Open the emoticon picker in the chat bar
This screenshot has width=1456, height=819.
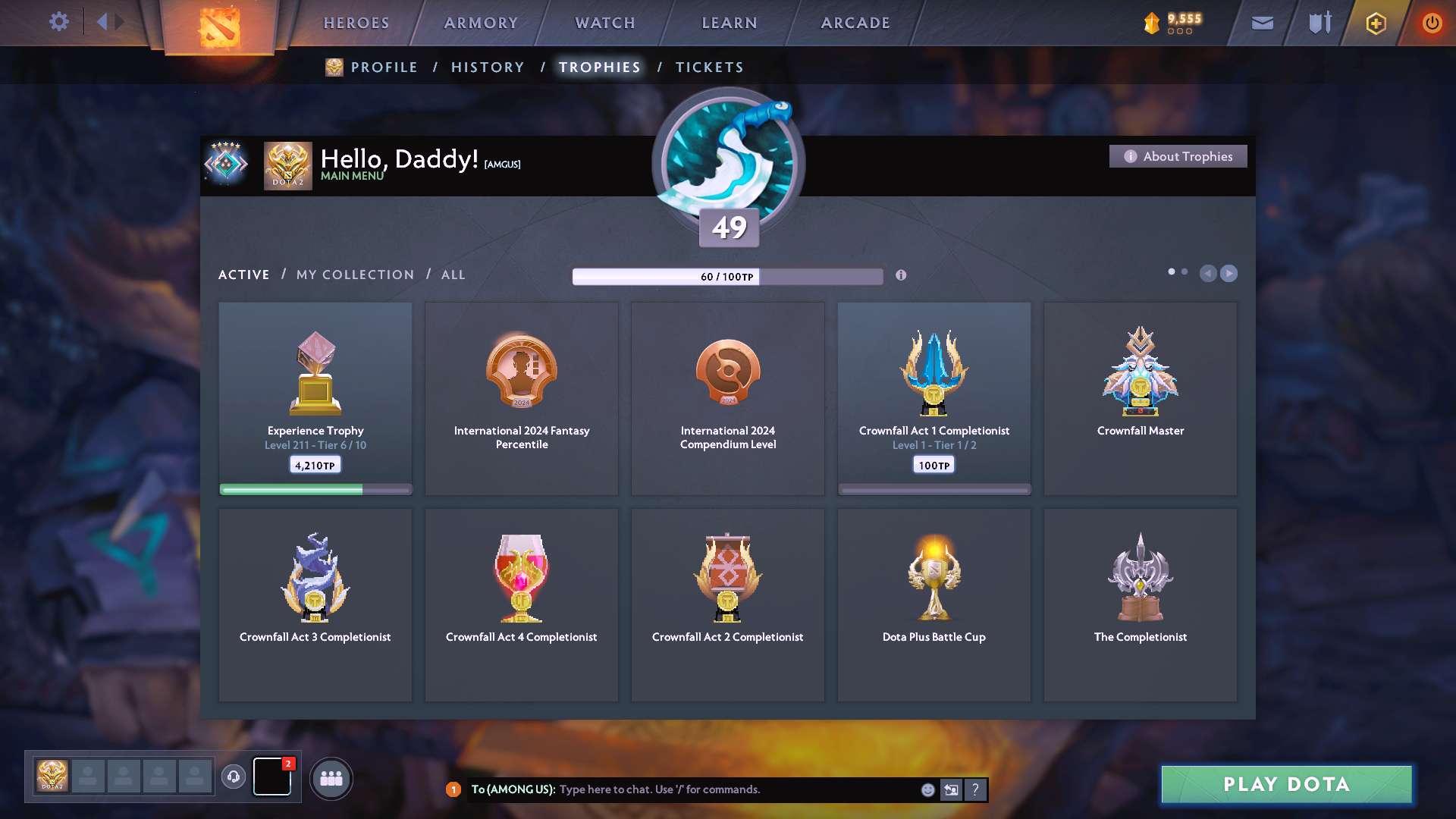coord(928,789)
